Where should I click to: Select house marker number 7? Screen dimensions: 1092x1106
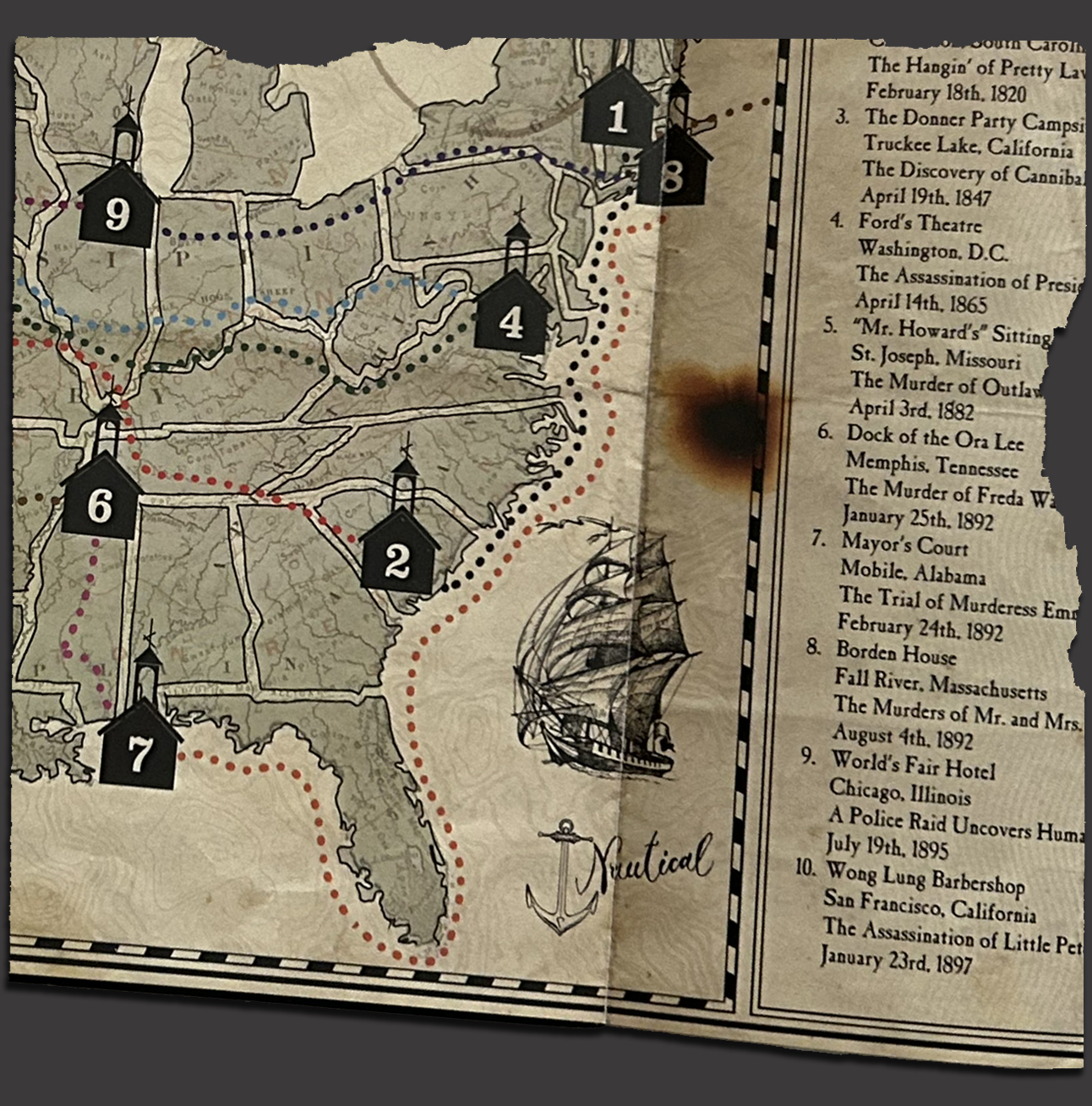pyautogui.click(x=139, y=751)
